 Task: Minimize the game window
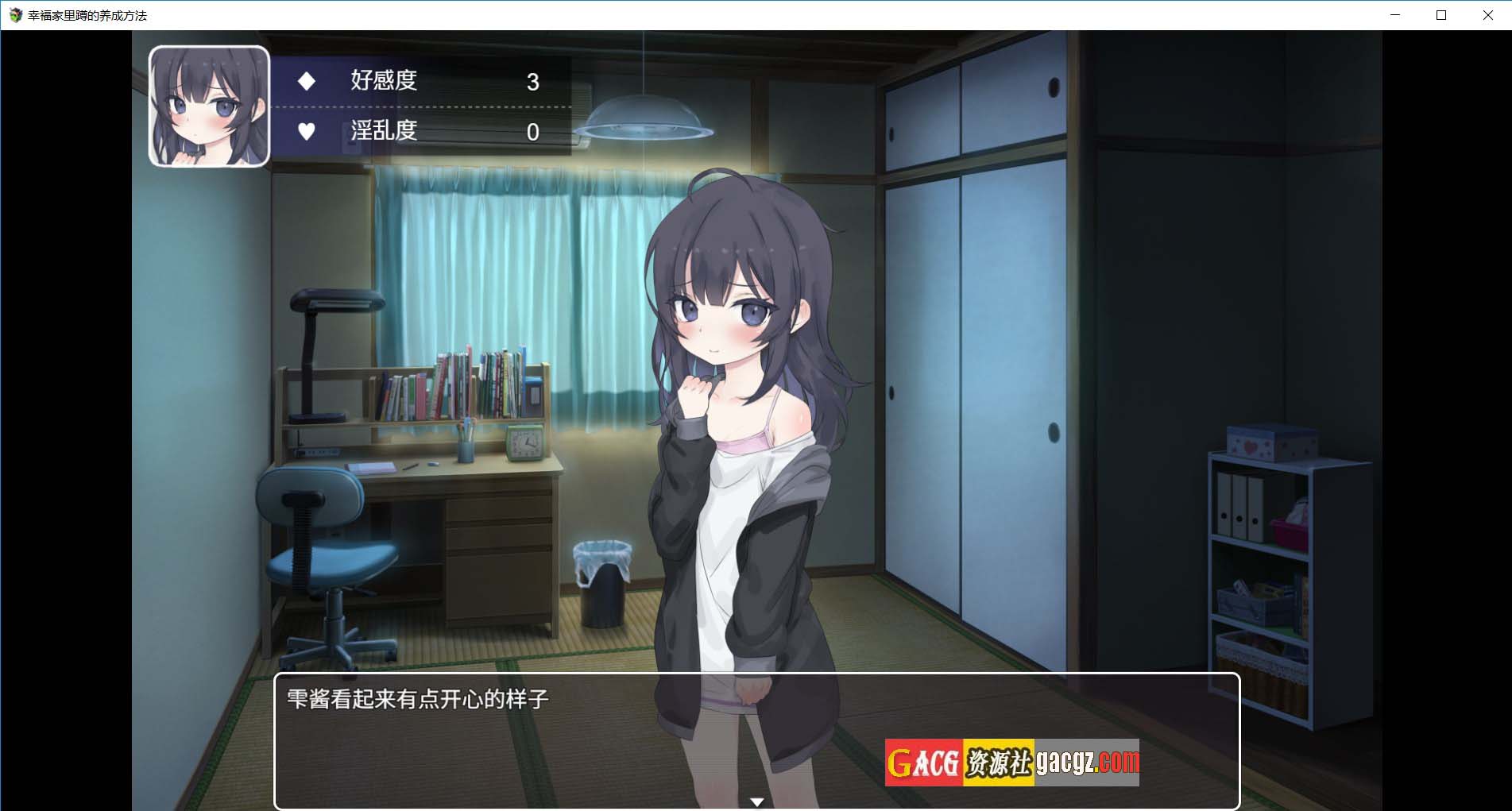click(1395, 15)
